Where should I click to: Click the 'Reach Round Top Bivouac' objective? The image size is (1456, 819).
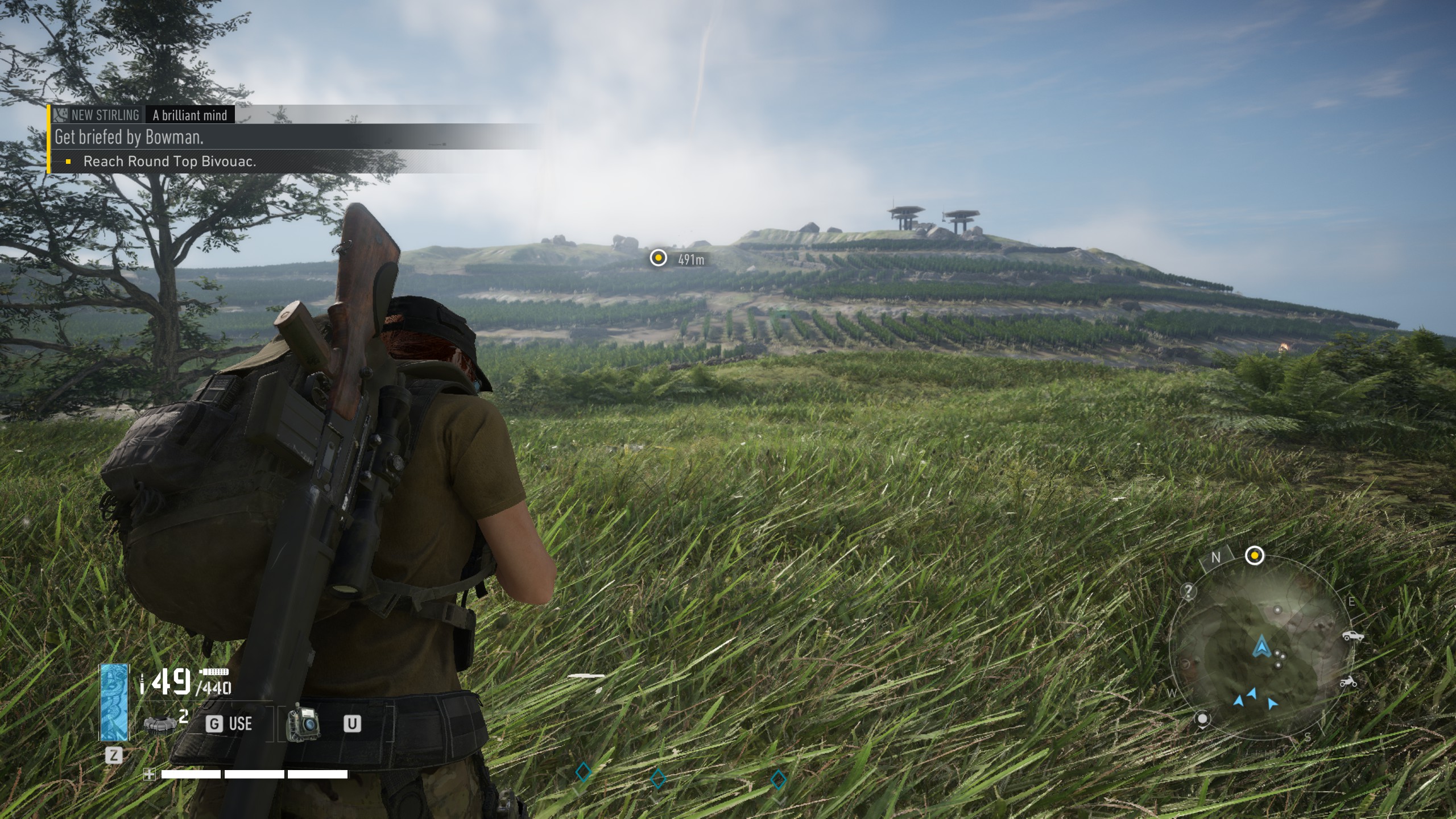[x=169, y=162]
